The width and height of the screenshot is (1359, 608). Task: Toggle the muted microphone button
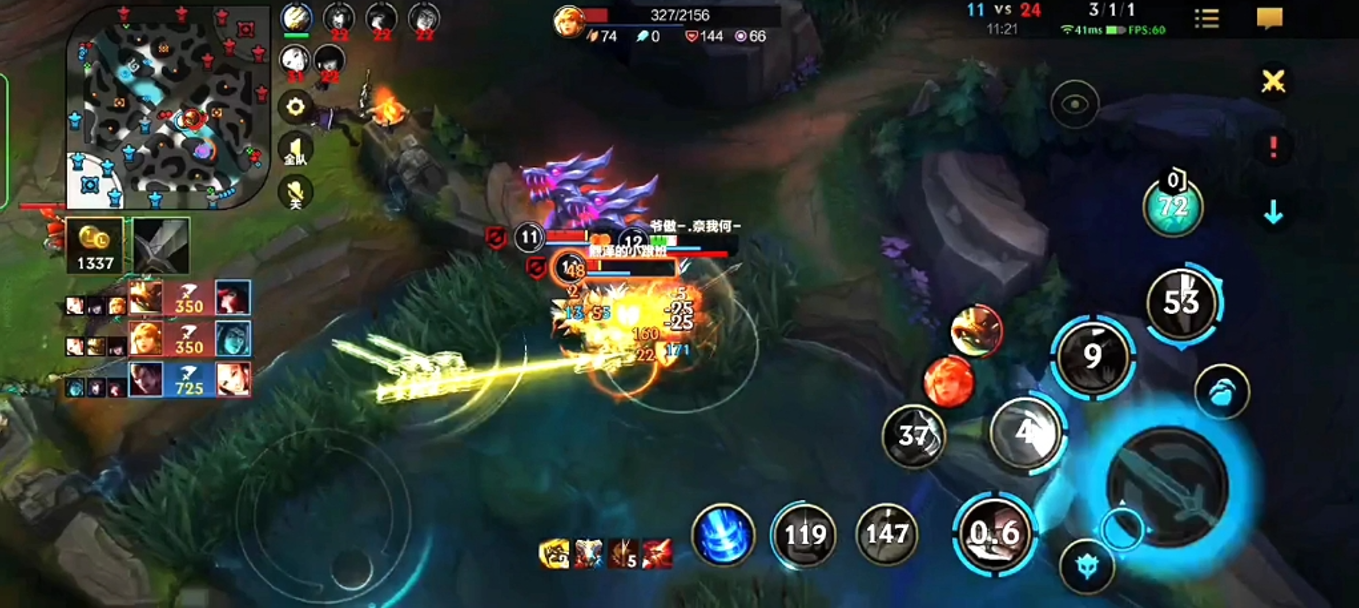[295, 192]
